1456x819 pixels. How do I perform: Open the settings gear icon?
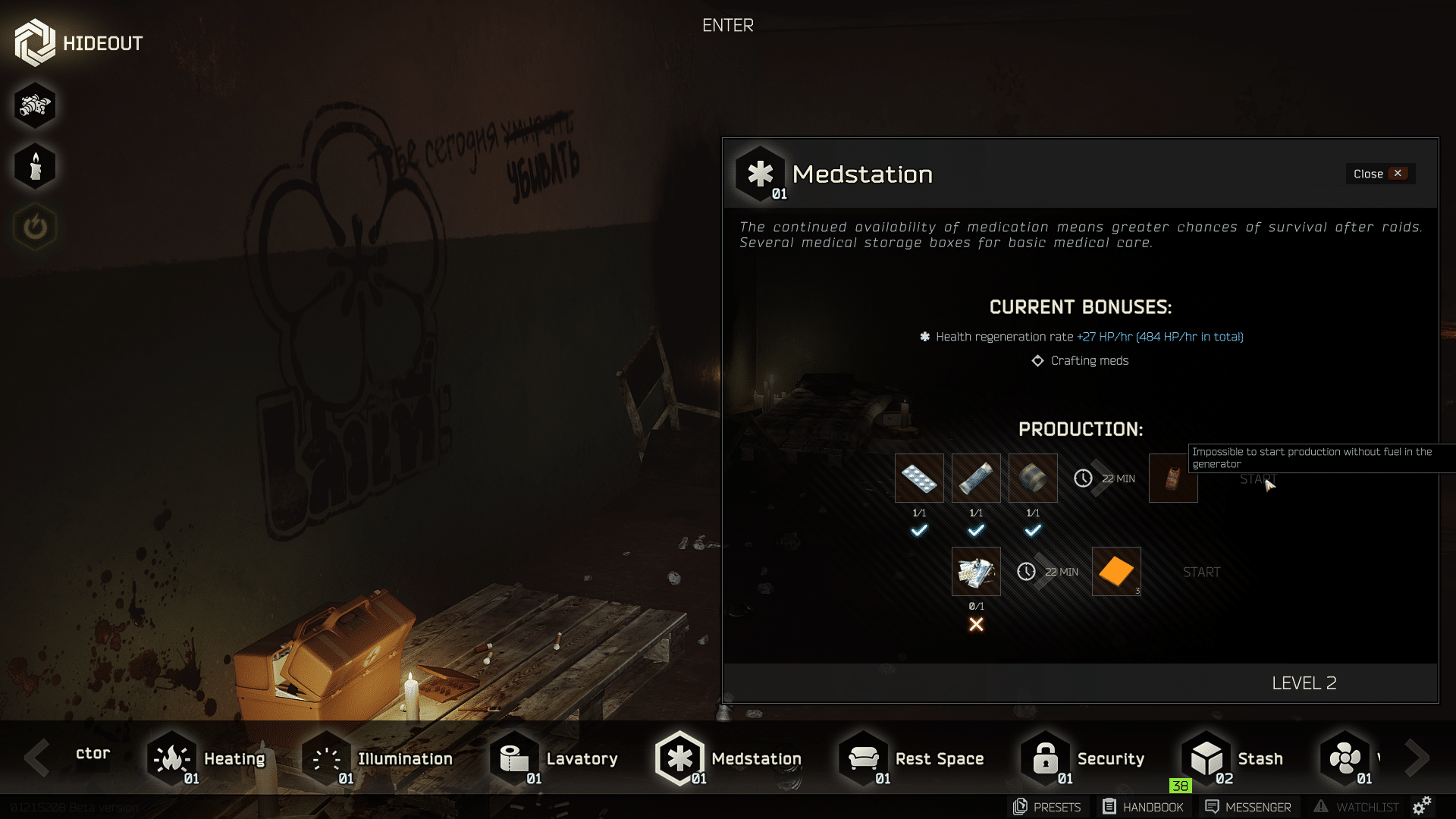[x=1422, y=805]
